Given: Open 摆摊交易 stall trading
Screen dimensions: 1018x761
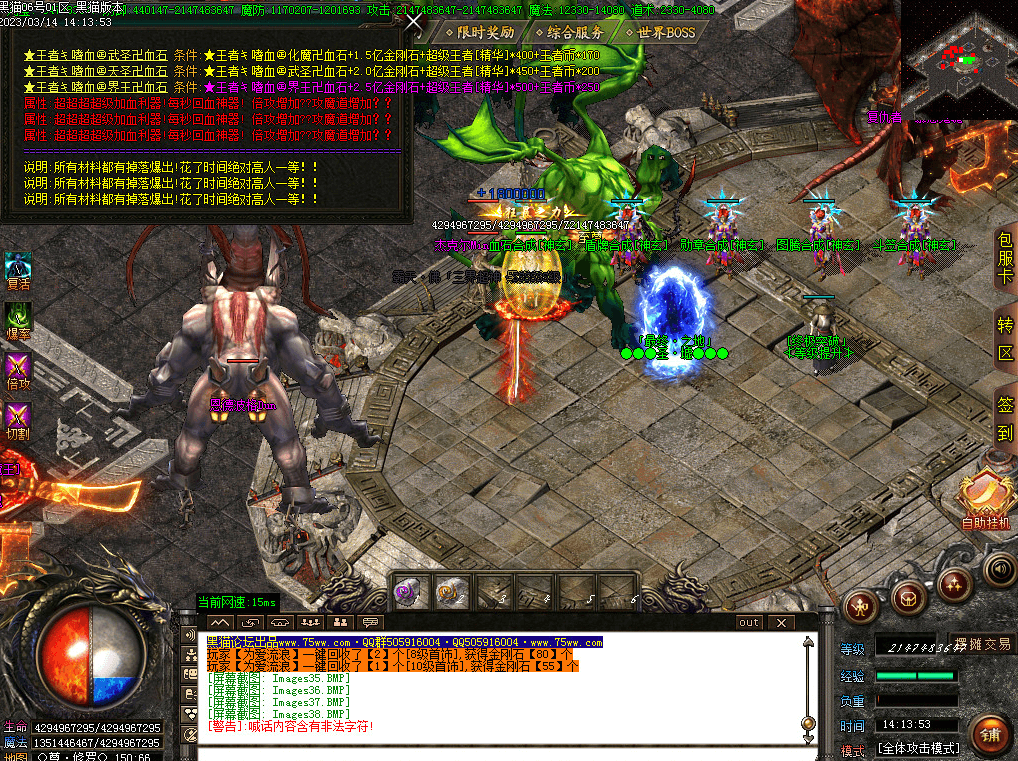Looking at the screenshot, I should (982, 644).
